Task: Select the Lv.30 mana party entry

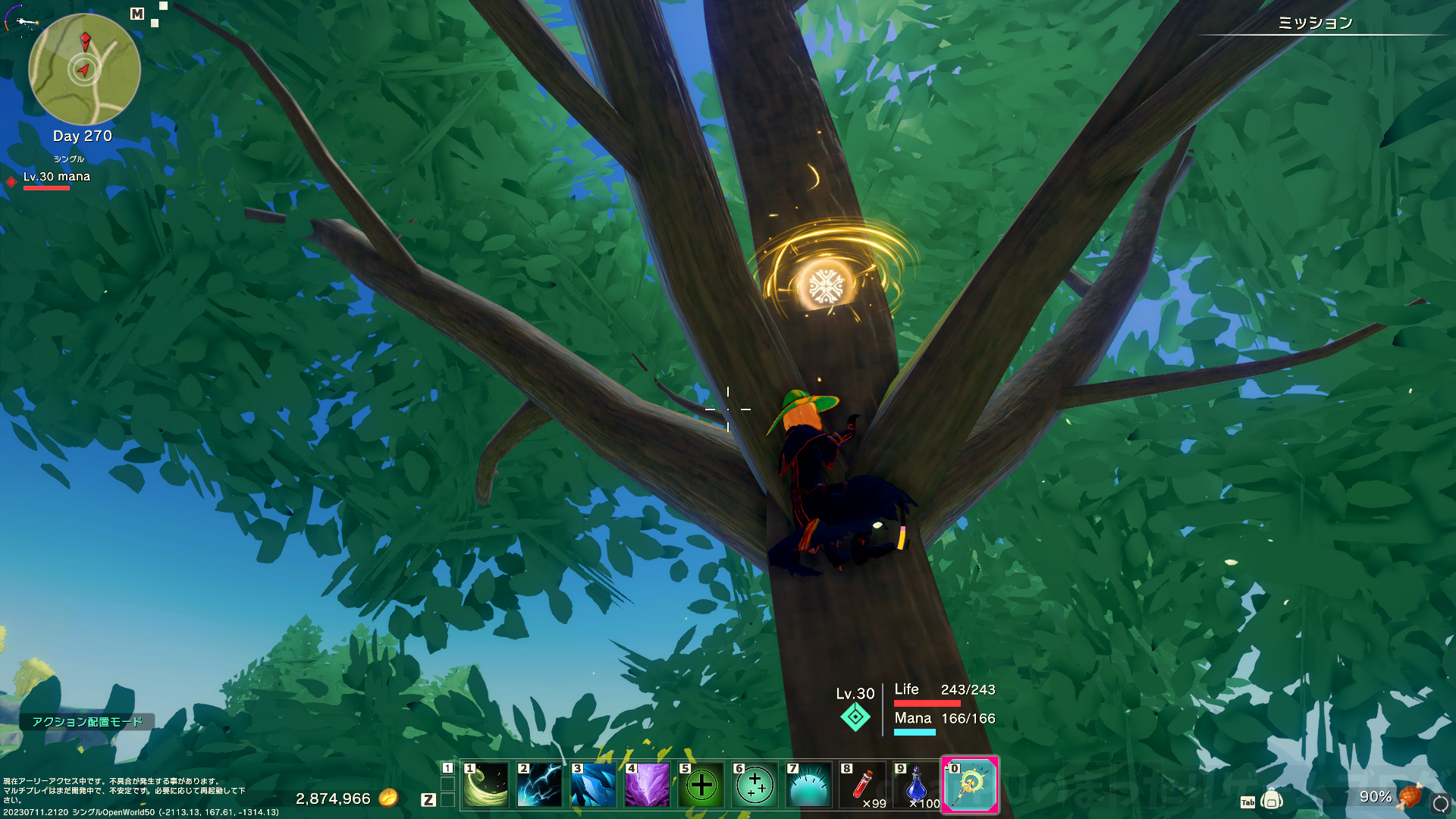Action: coord(57,177)
